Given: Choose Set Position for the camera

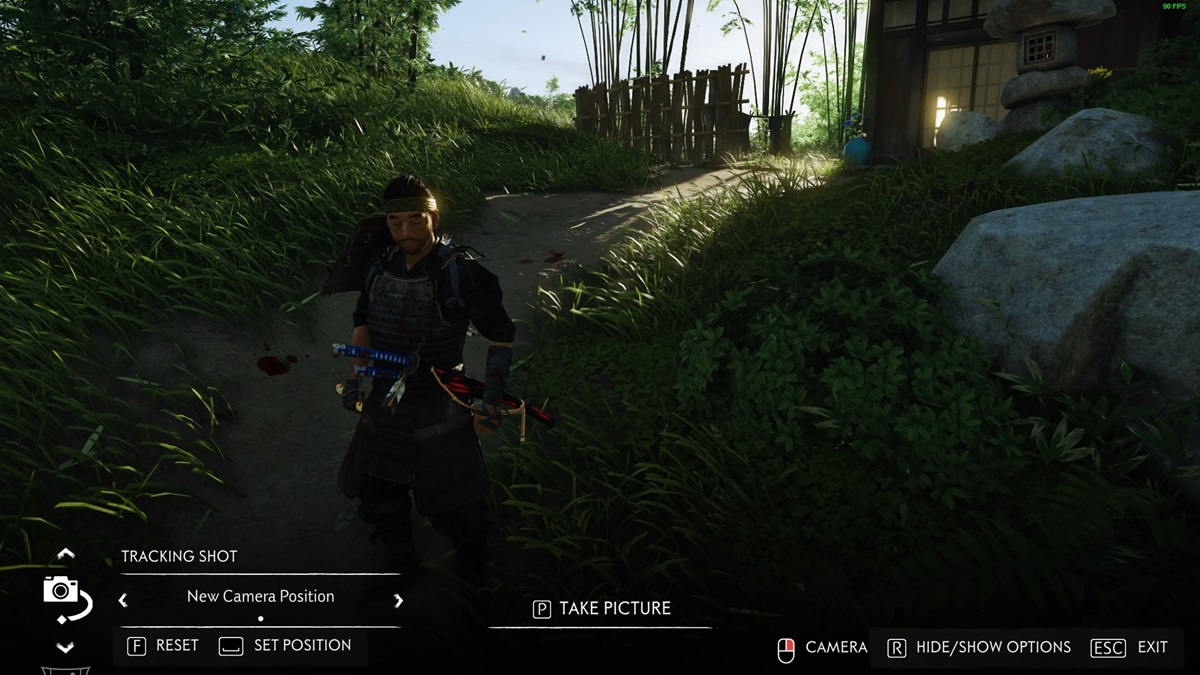Looking at the screenshot, I should click(x=286, y=646).
